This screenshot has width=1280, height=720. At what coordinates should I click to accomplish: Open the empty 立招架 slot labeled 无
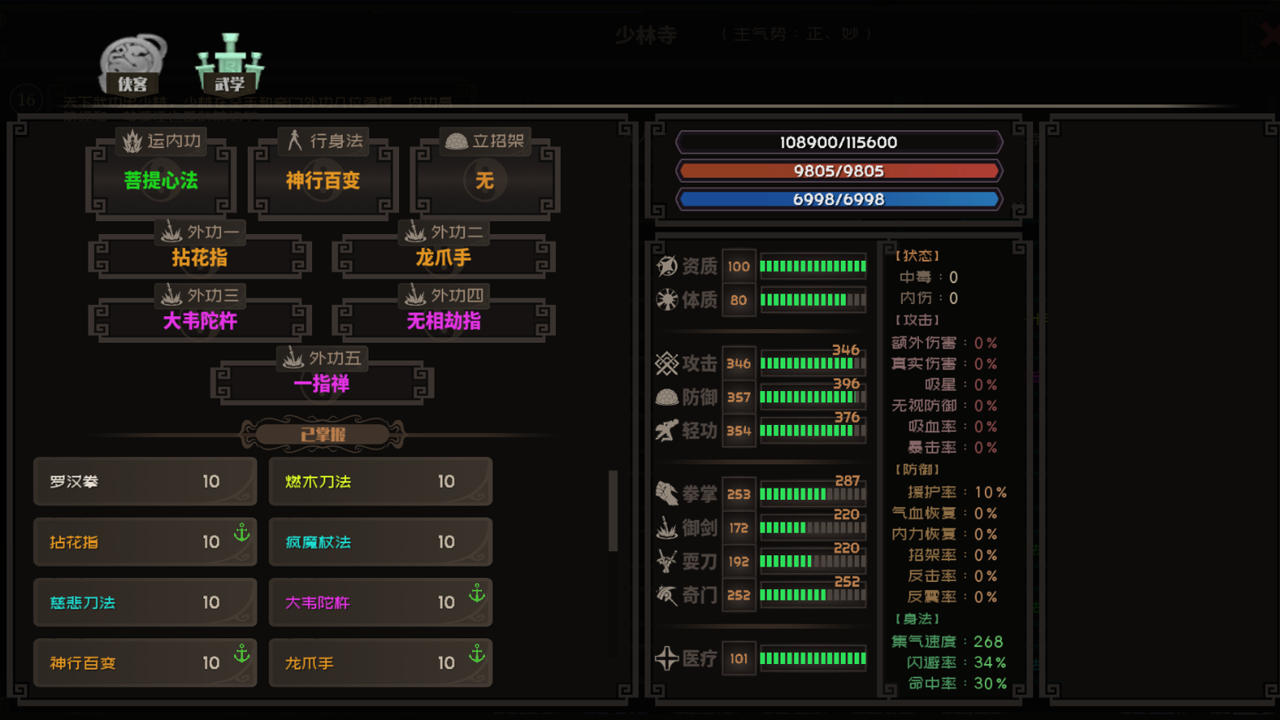pyautogui.click(x=484, y=180)
